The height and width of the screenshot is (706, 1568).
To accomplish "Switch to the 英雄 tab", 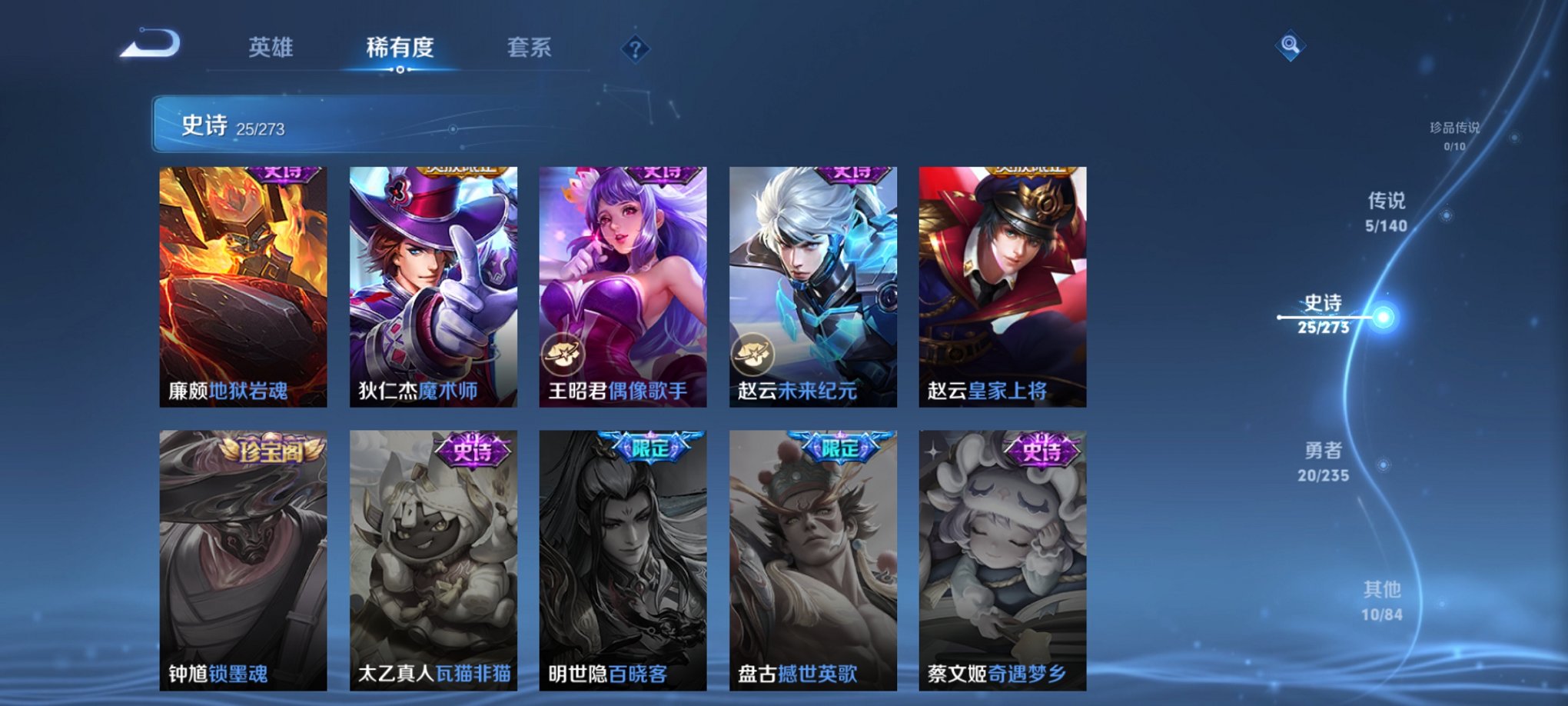I will pyautogui.click(x=270, y=48).
